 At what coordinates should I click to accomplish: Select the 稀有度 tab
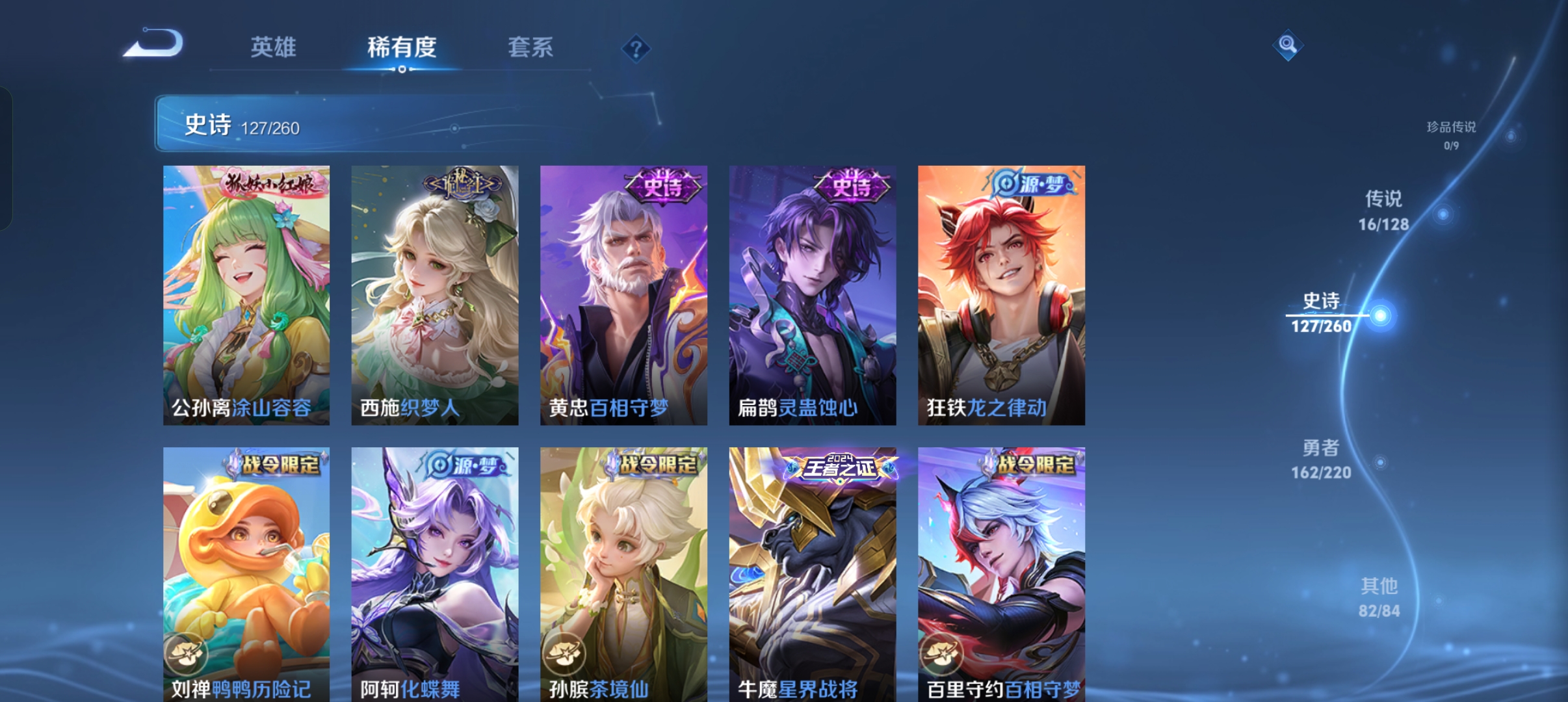point(402,47)
